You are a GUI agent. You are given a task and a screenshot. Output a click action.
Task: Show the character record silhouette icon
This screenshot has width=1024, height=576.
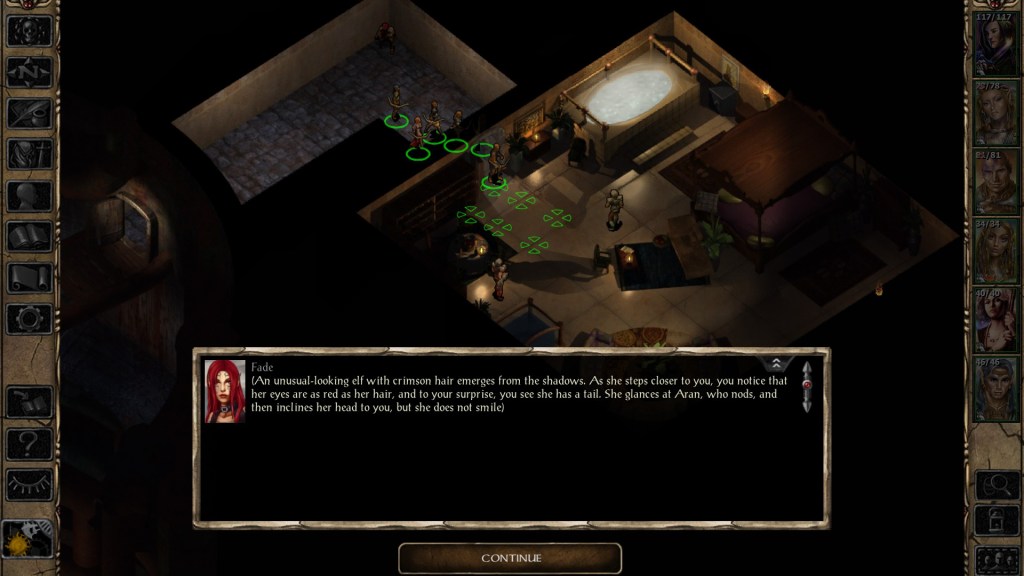(29, 196)
